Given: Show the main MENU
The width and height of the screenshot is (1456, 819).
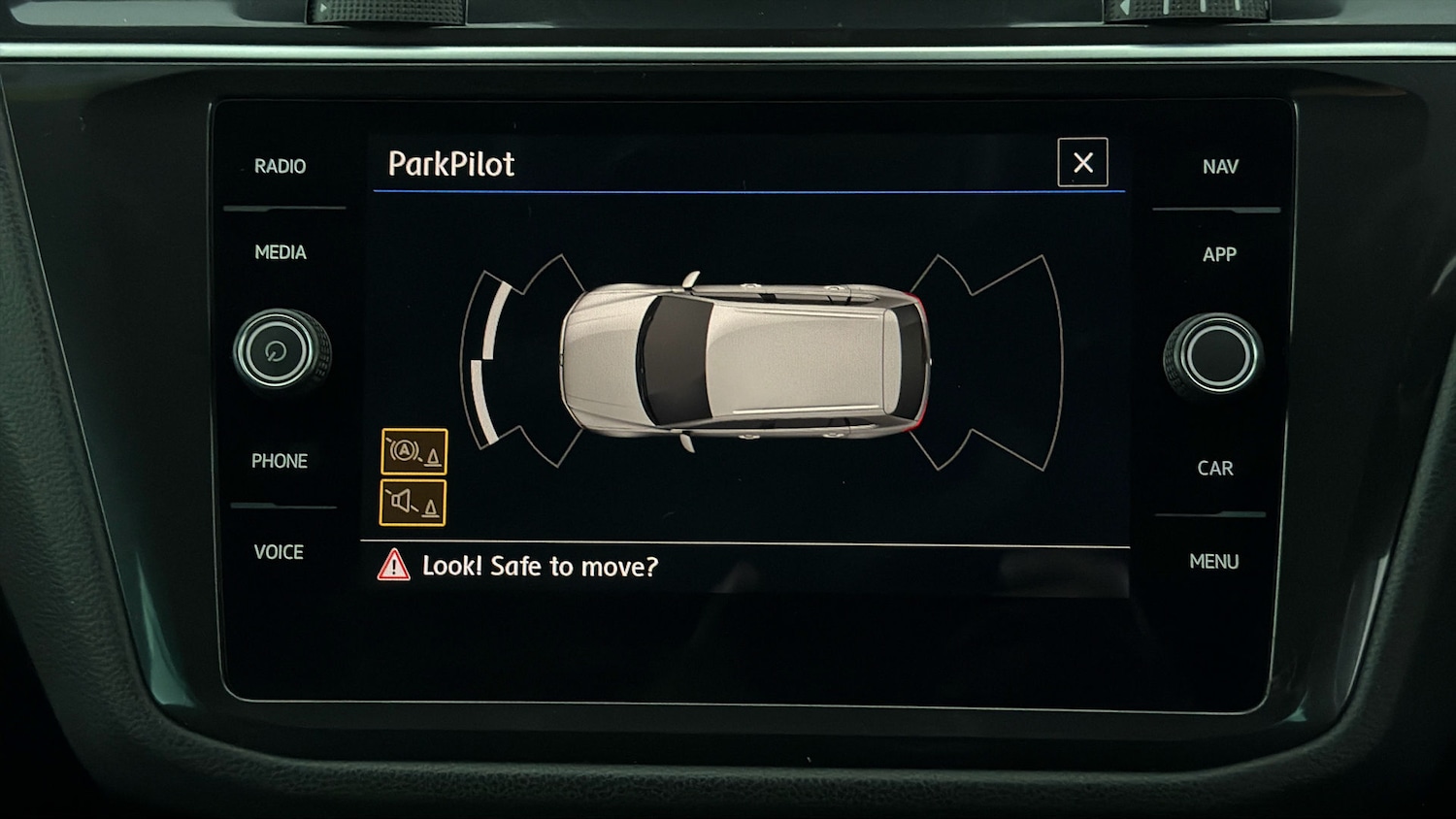Looking at the screenshot, I should (1213, 562).
